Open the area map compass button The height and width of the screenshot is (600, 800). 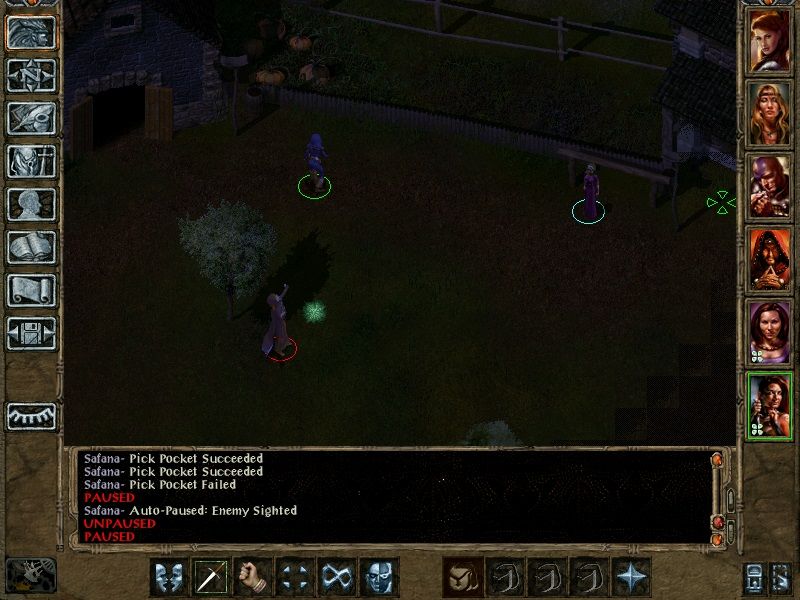click(32, 75)
